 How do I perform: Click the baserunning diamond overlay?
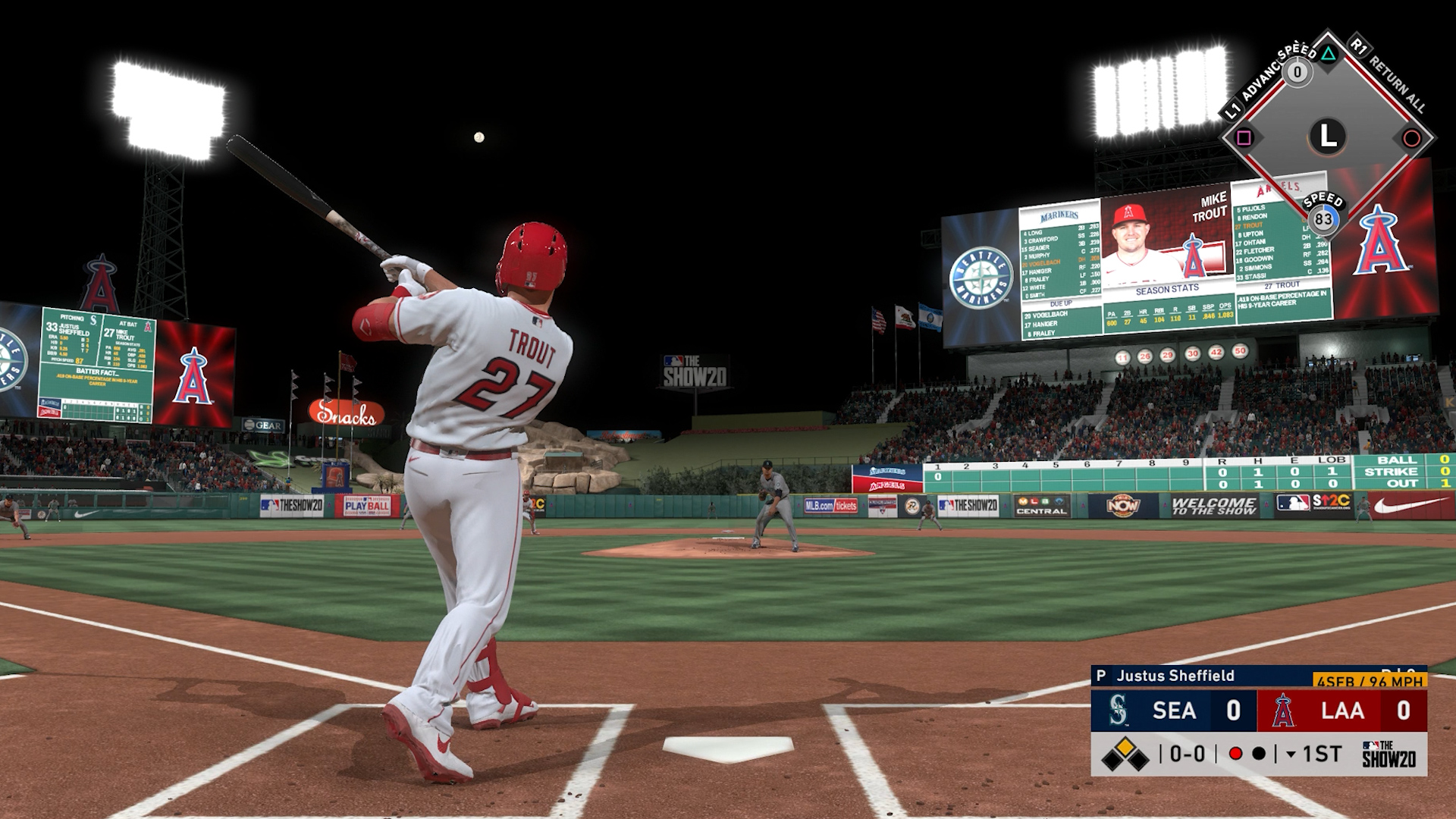tap(1327, 137)
